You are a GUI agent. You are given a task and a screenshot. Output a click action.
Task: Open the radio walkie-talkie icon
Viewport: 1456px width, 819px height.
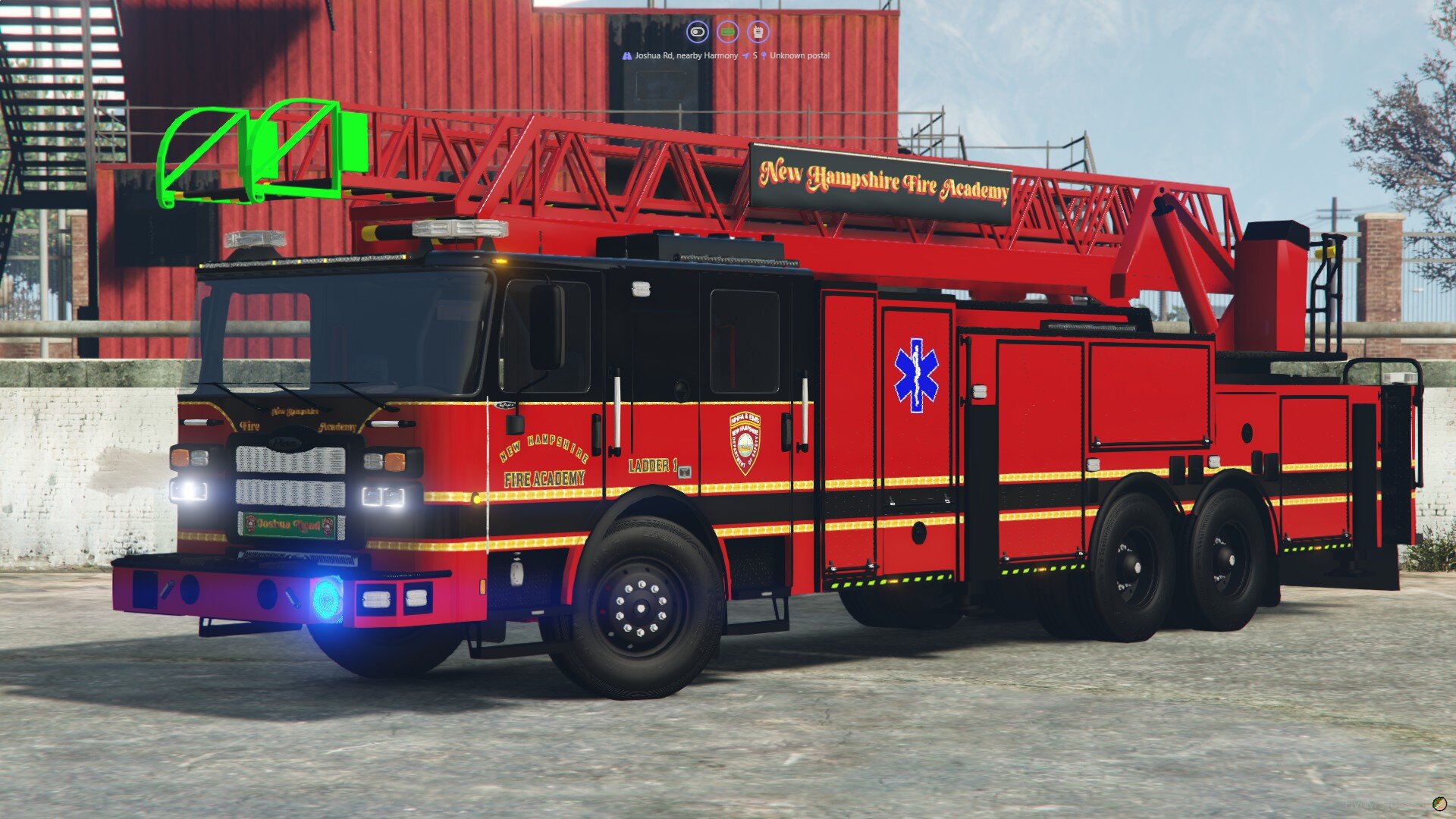(758, 32)
